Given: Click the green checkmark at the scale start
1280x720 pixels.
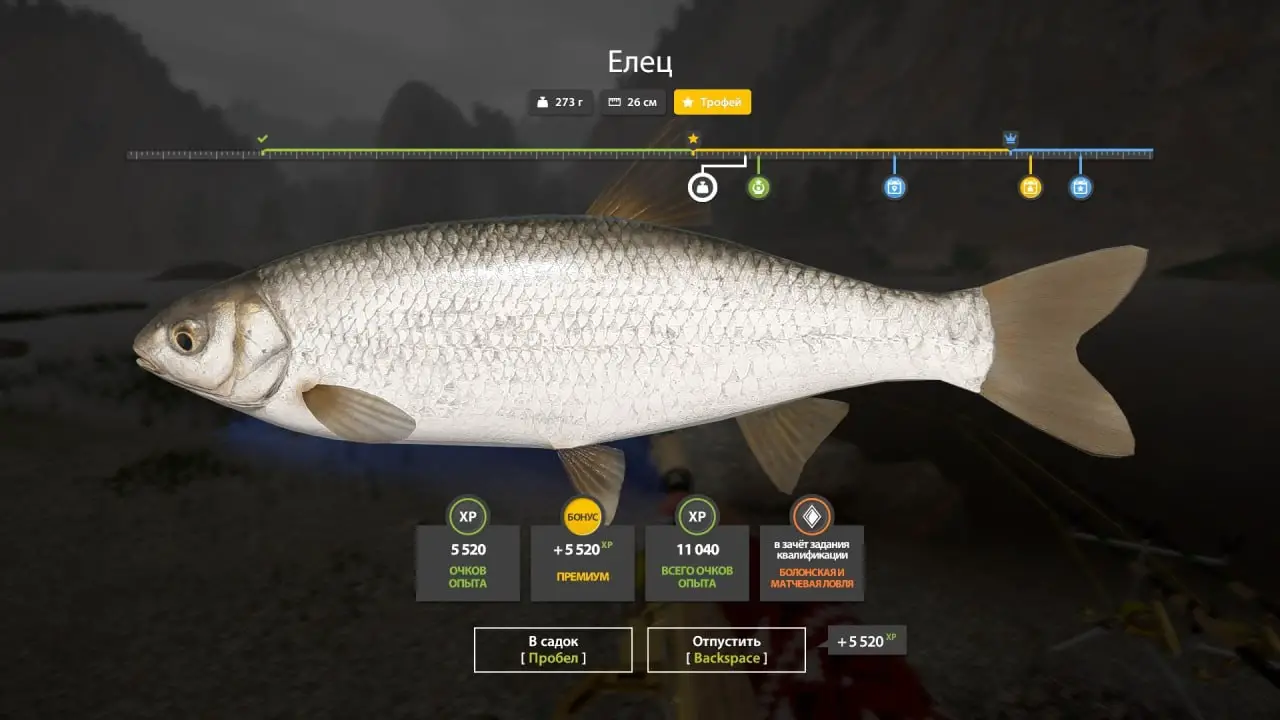Looking at the screenshot, I should coord(262,139).
